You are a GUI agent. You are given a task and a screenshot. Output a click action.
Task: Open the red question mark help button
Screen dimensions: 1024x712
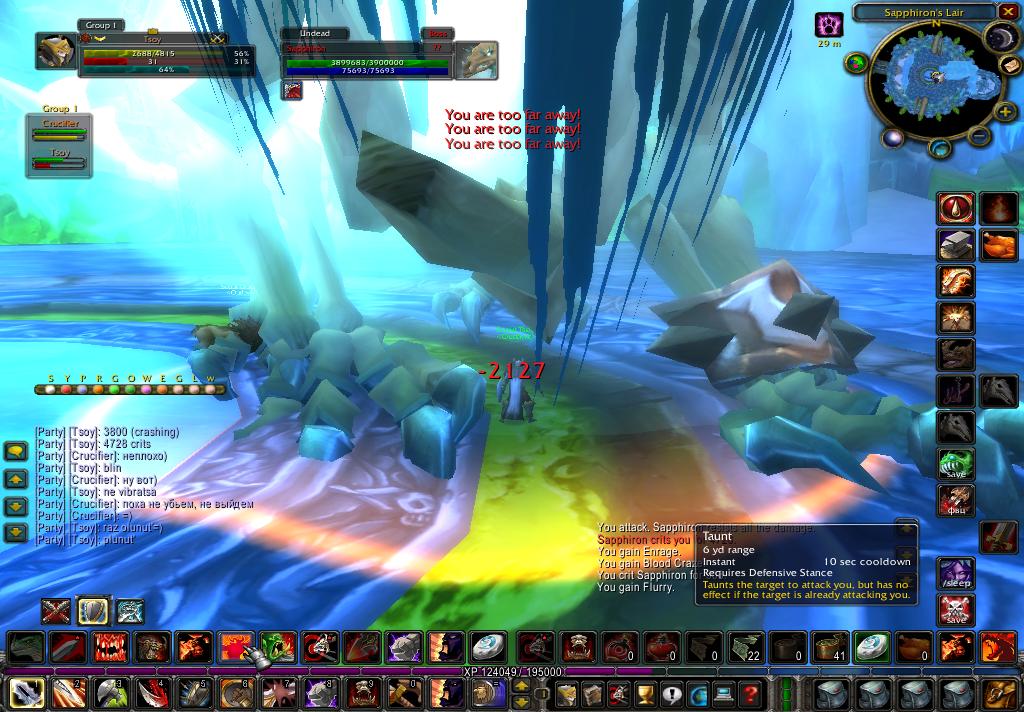(749, 694)
